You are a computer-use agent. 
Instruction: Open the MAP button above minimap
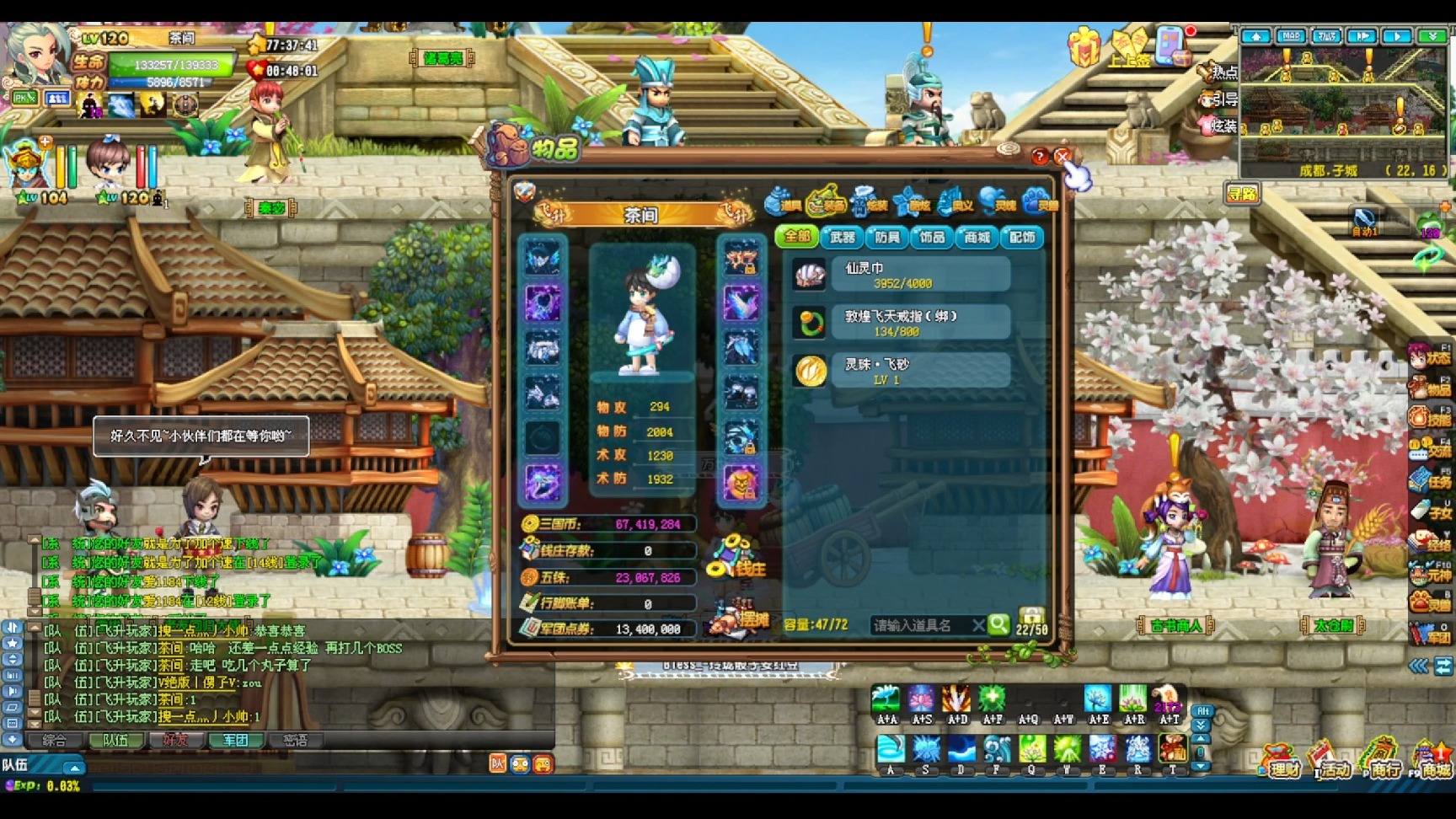pyautogui.click(x=1291, y=36)
